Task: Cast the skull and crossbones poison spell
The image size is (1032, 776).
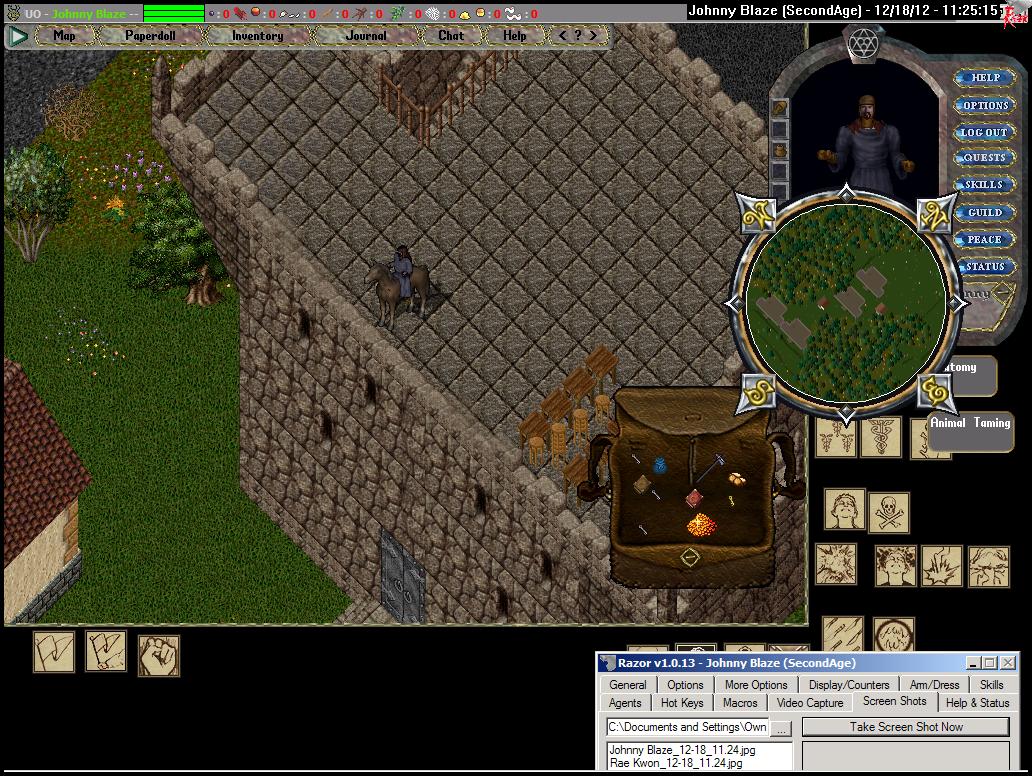Action: click(x=888, y=512)
